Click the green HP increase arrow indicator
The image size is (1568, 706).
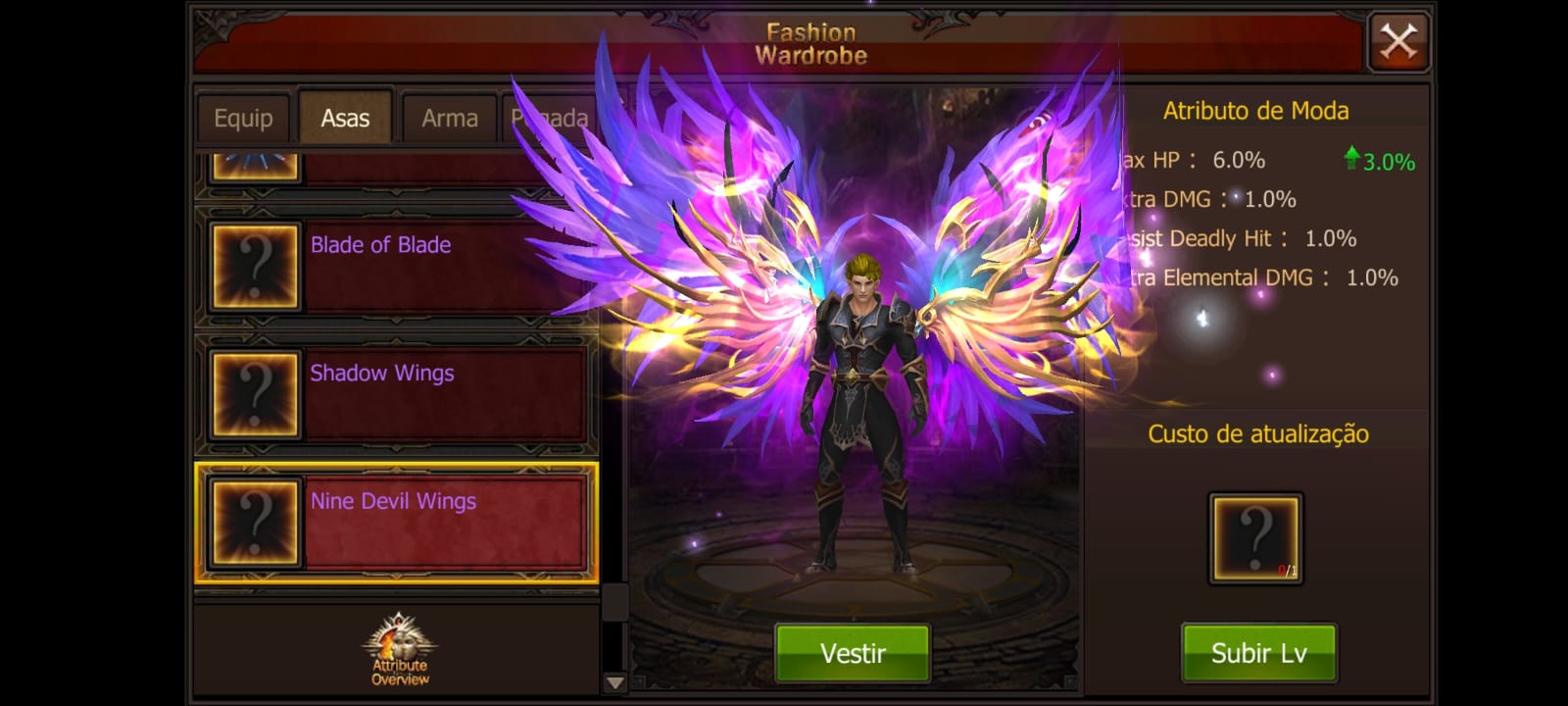[x=1352, y=160]
